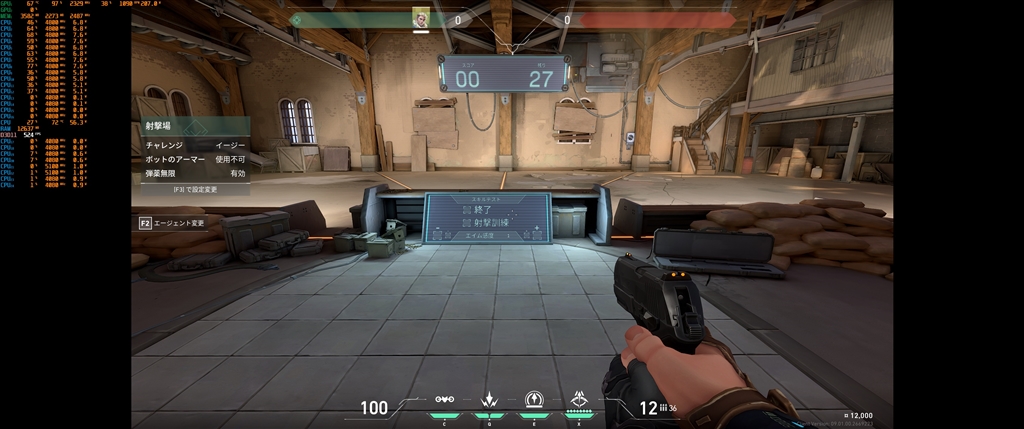Select the チャレンジ difficulty row
The image size is (1024, 429).
194,145
